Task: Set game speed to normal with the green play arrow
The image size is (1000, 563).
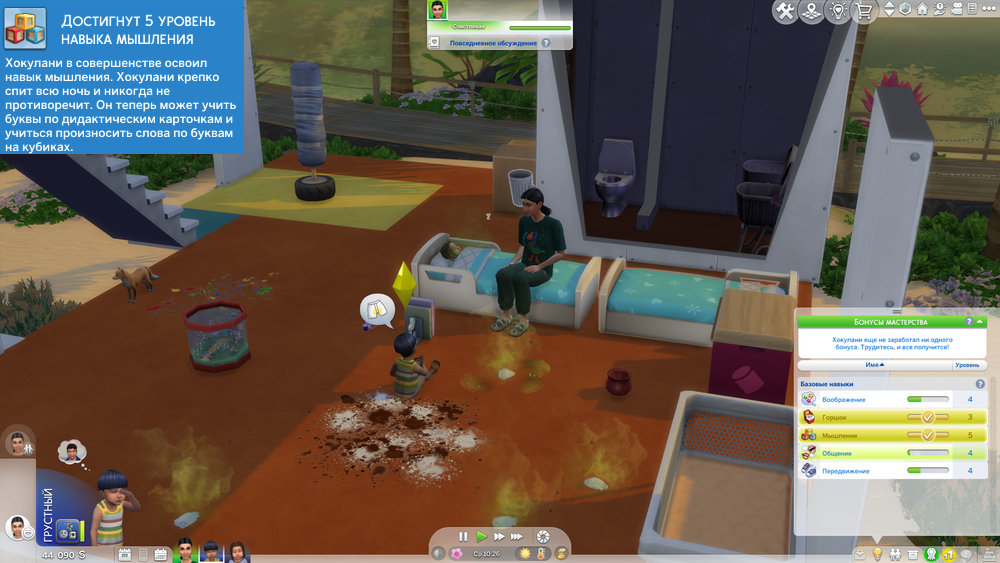Action: (x=481, y=537)
